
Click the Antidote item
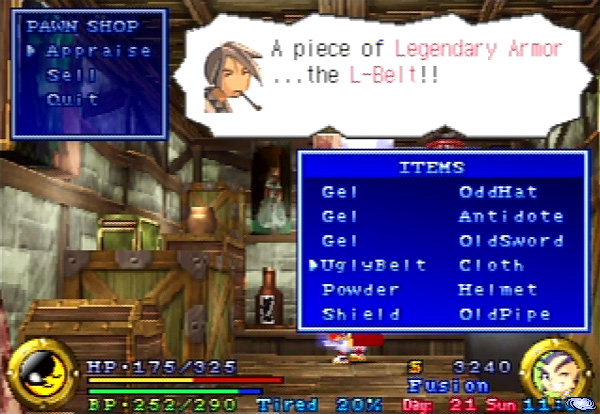[510, 216]
